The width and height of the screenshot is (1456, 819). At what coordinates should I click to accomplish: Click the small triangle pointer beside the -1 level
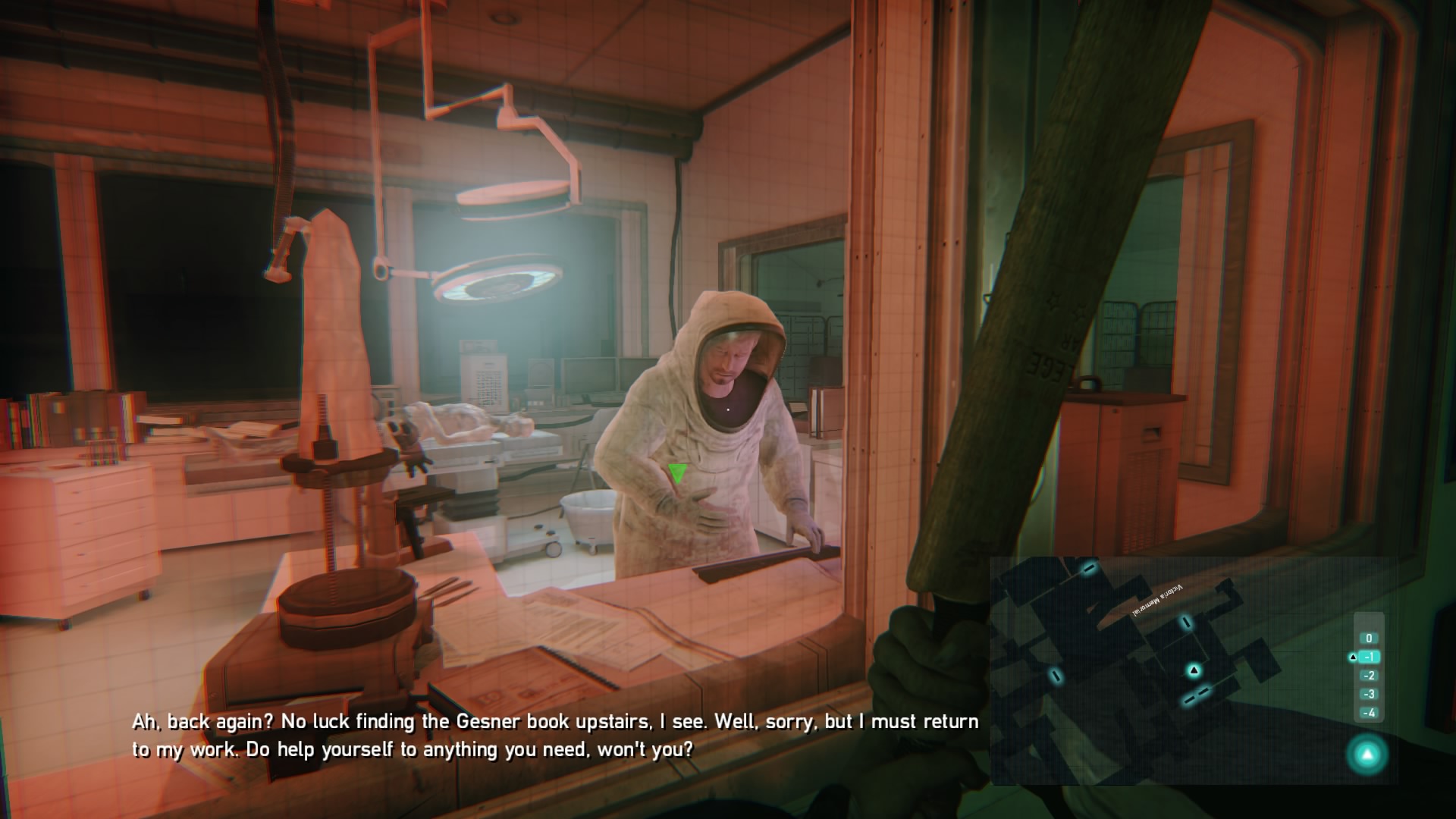tap(1352, 657)
